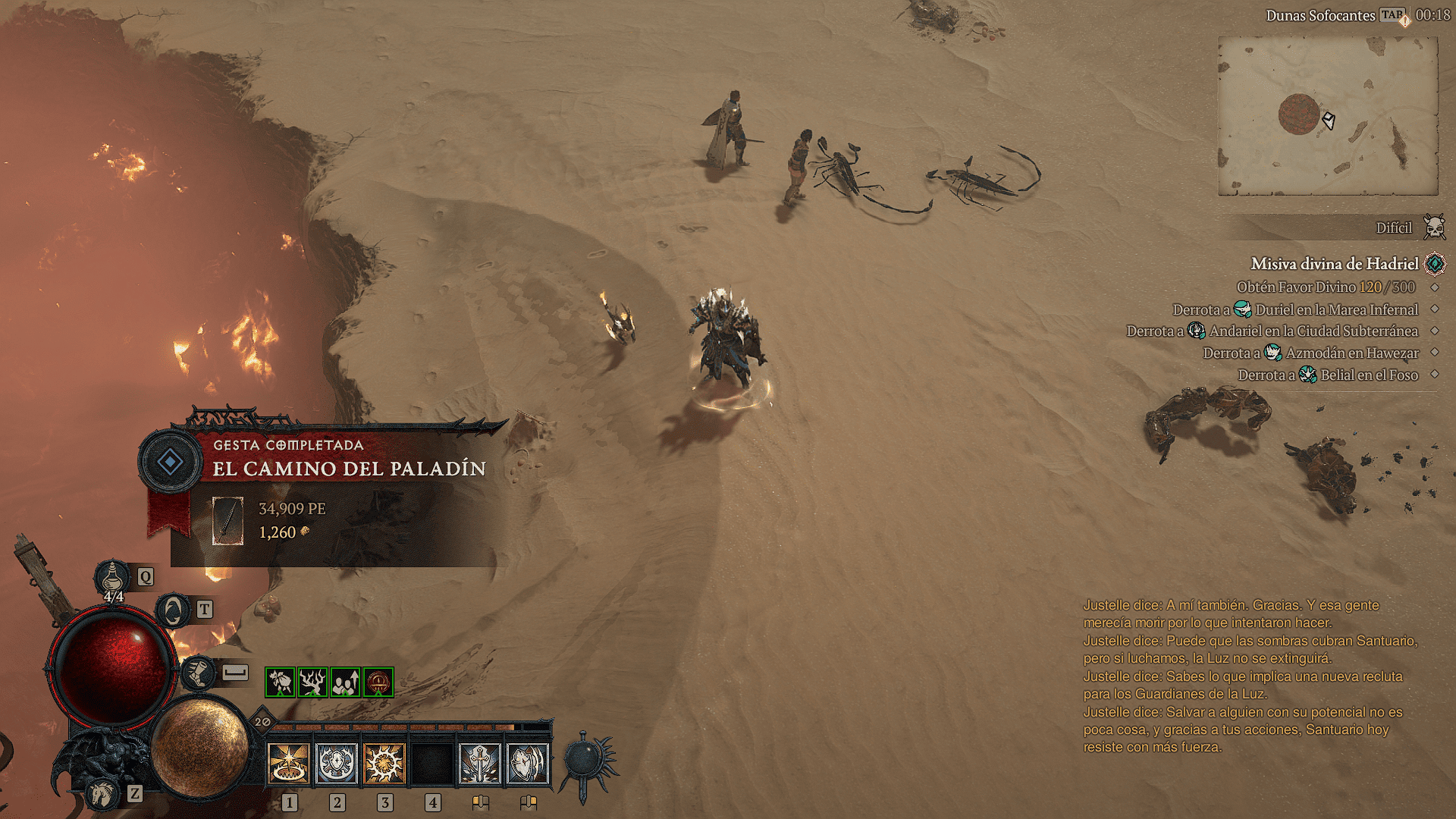Activate the winged shield aura skill
1456x819 pixels.
coord(337,763)
